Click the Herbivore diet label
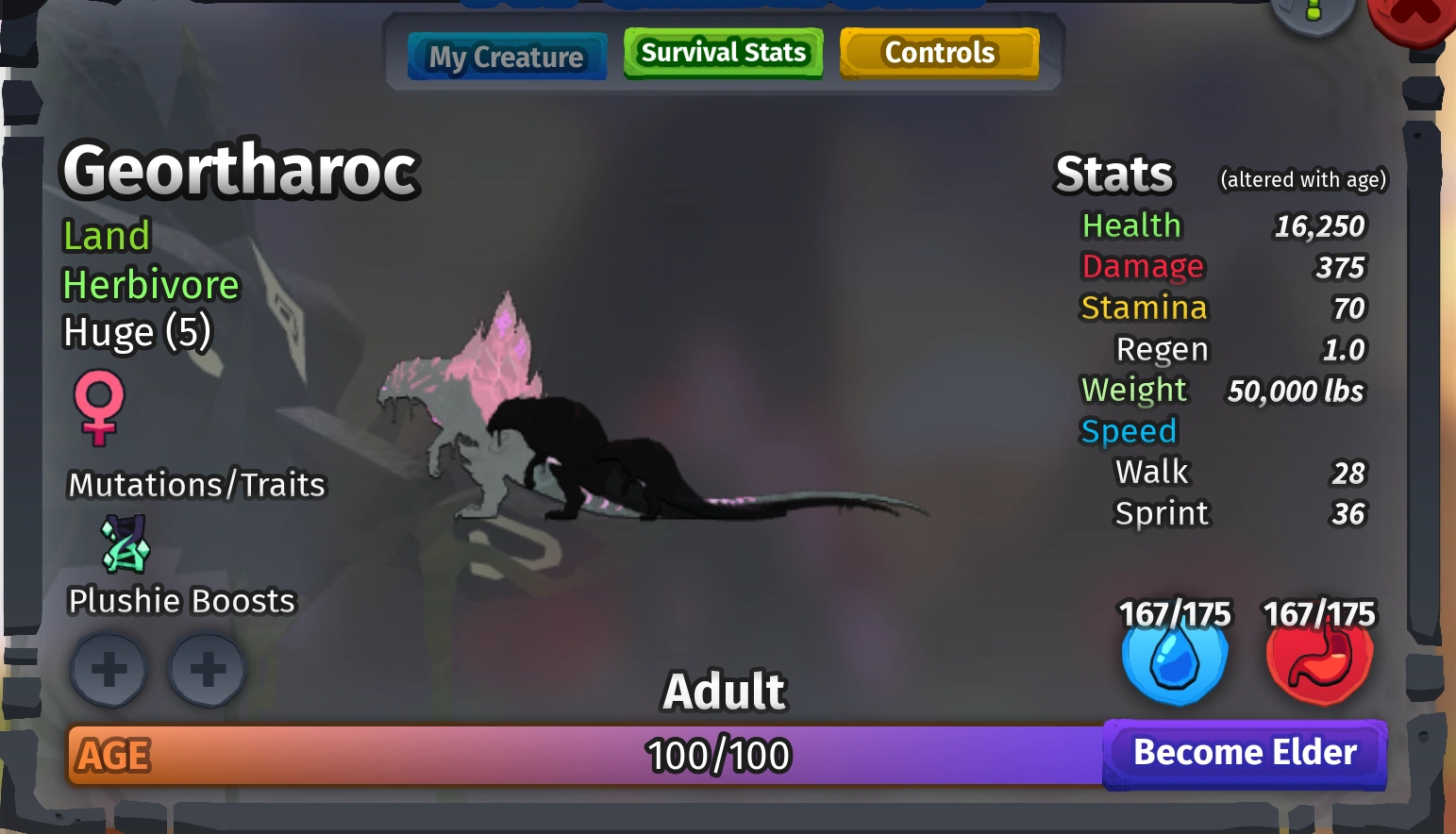Image resolution: width=1456 pixels, height=834 pixels. 149,284
